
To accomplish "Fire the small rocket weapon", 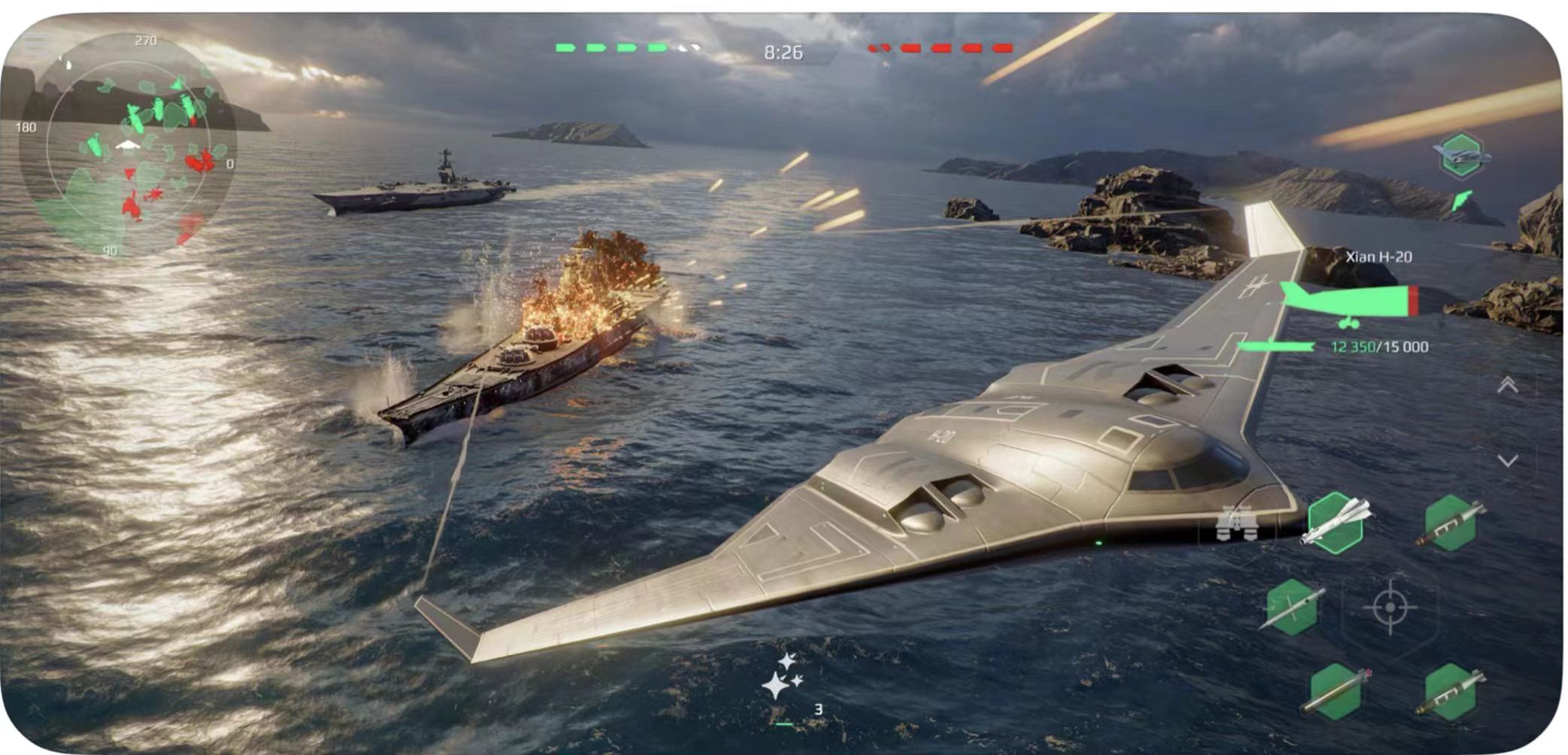I will (x=1292, y=607).
